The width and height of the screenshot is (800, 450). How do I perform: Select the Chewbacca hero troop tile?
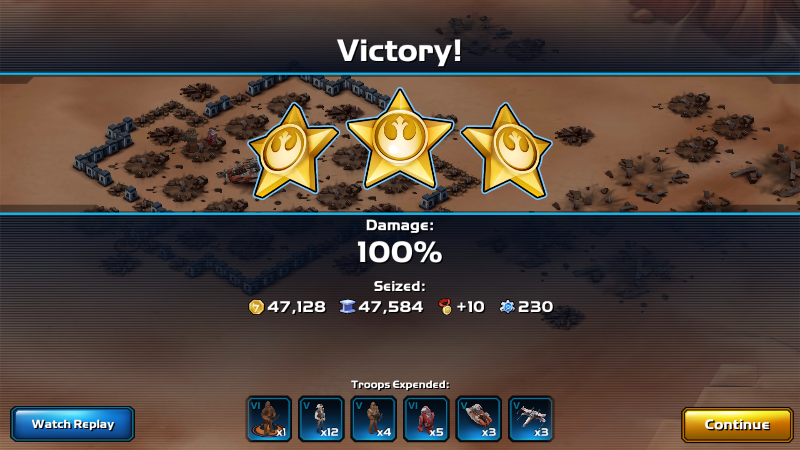269,419
